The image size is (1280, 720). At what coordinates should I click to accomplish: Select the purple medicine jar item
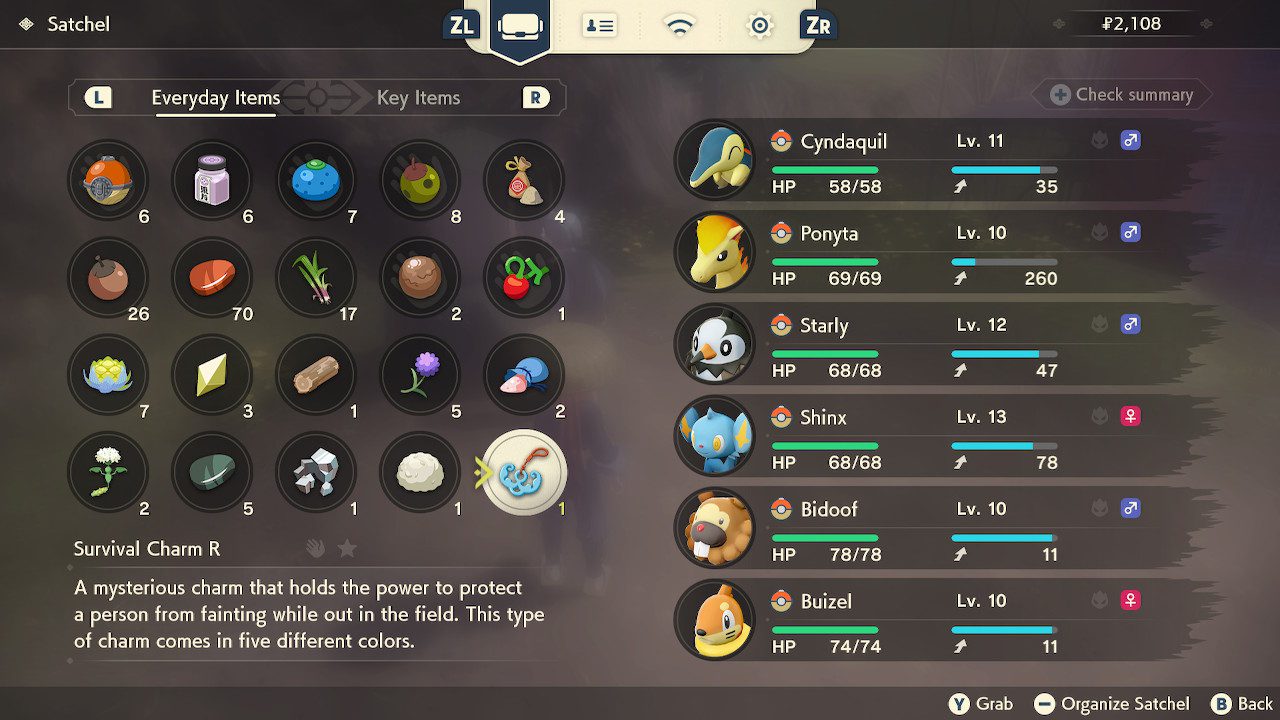212,180
